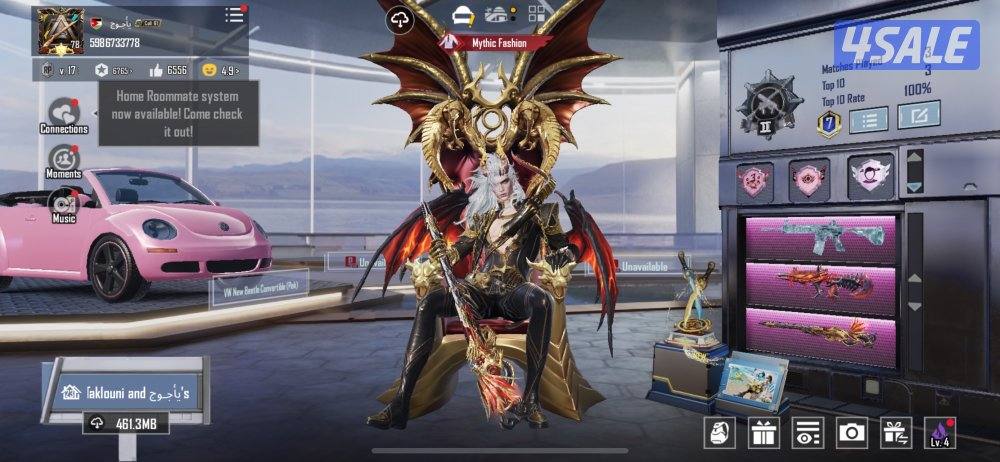1000x462 pixels.
Task: Click the edit stats button
Action: tap(918, 115)
